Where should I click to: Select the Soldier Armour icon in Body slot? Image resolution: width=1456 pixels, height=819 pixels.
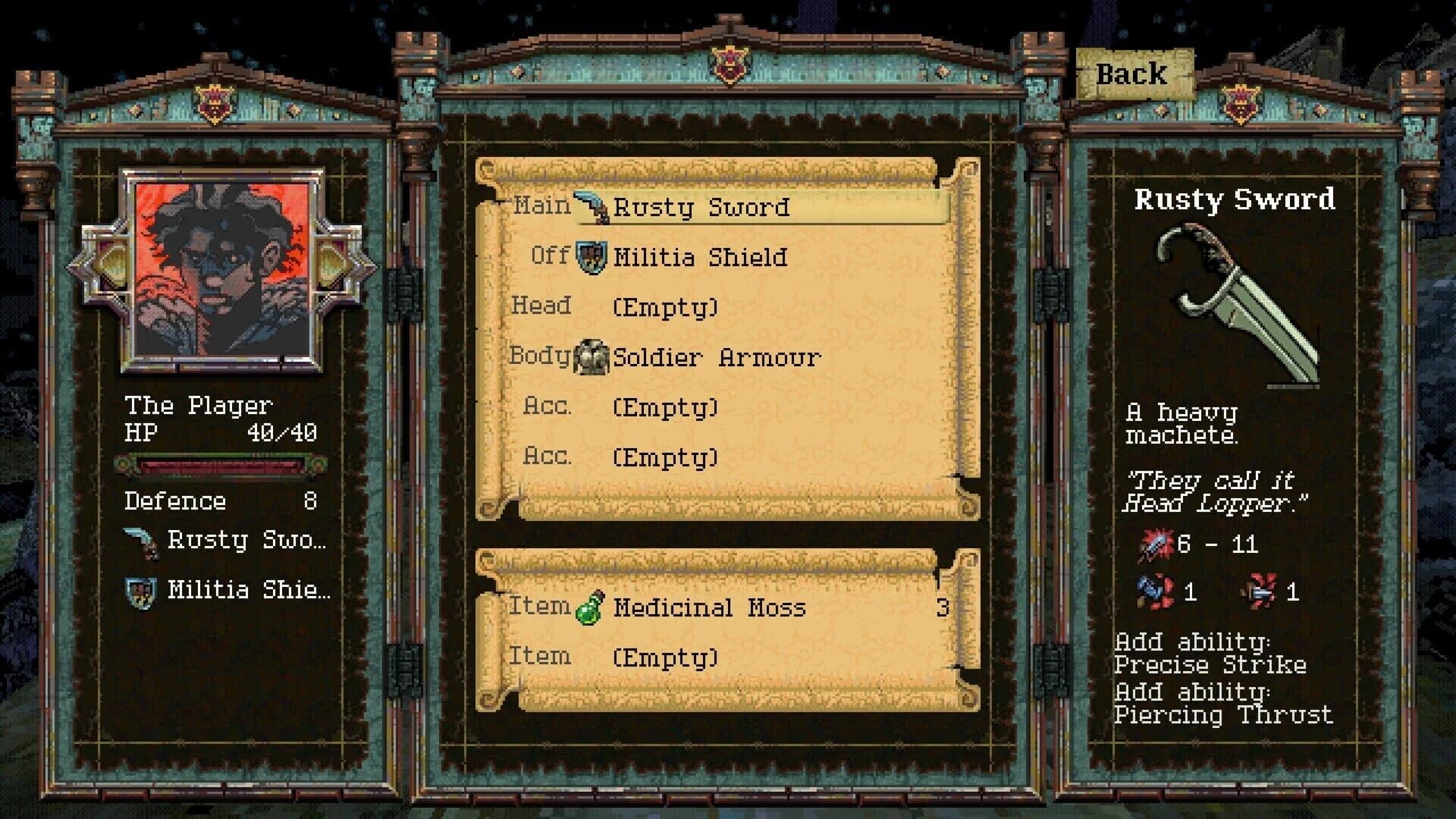591,356
